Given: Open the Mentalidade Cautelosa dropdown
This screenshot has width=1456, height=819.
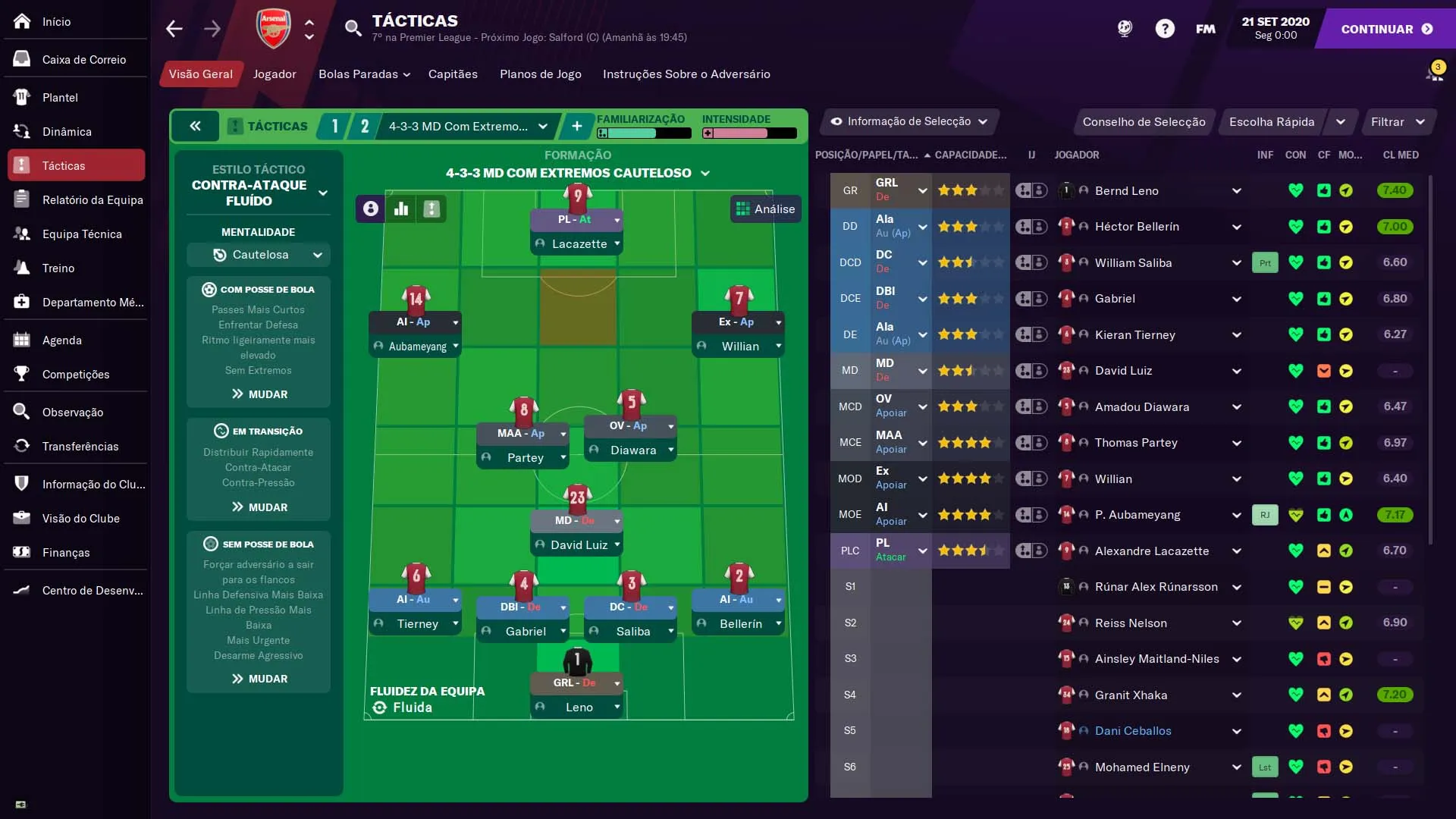Looking at the screenshot, I should point(259,255).
